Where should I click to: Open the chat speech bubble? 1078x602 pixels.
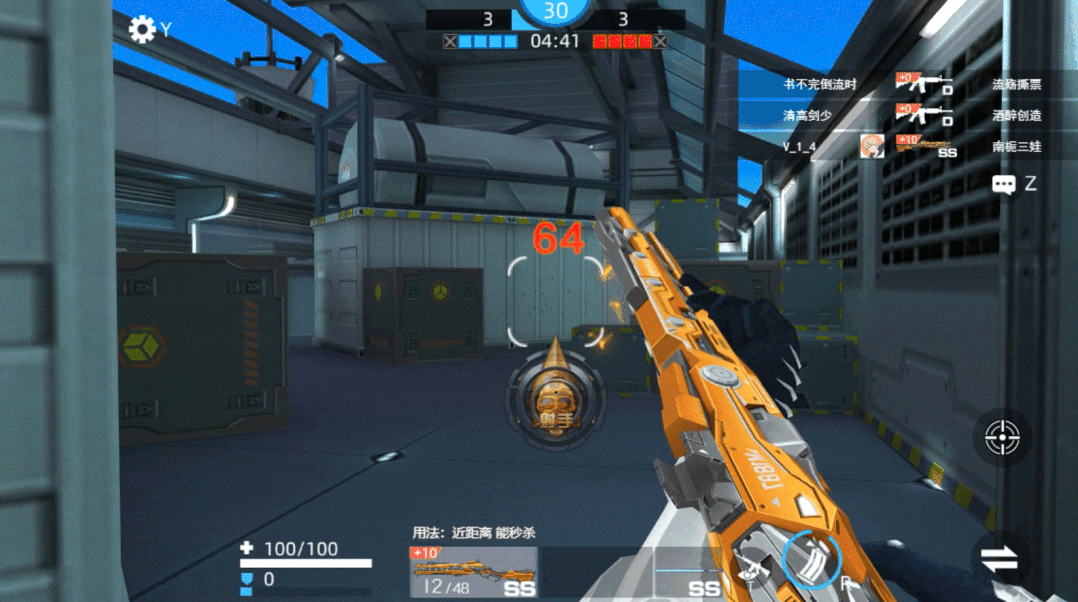[x=1004, y=184]
